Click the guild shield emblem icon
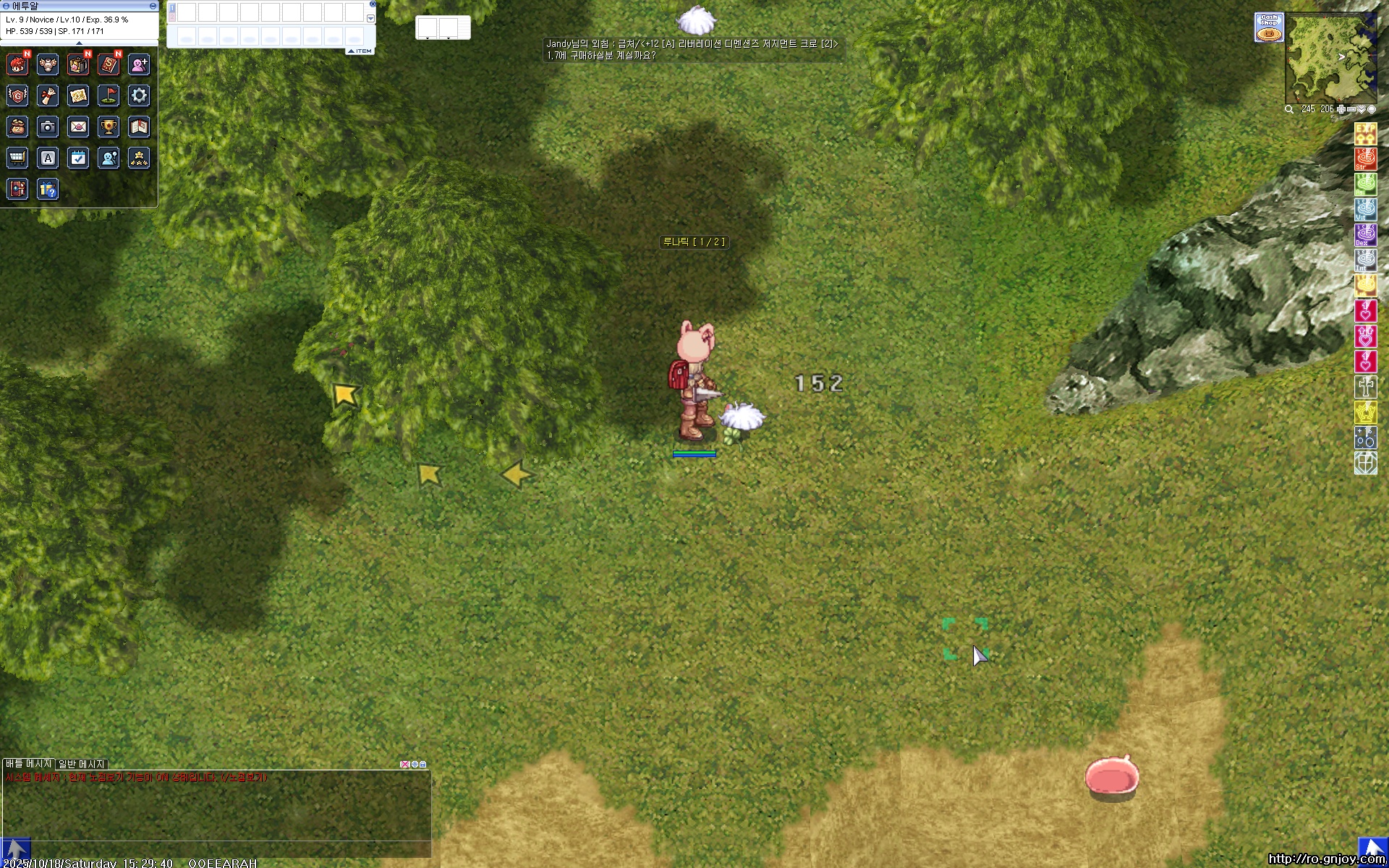The height and width of the screenshot is (868, 1389). pyautogui.click(x=17, y=95)
